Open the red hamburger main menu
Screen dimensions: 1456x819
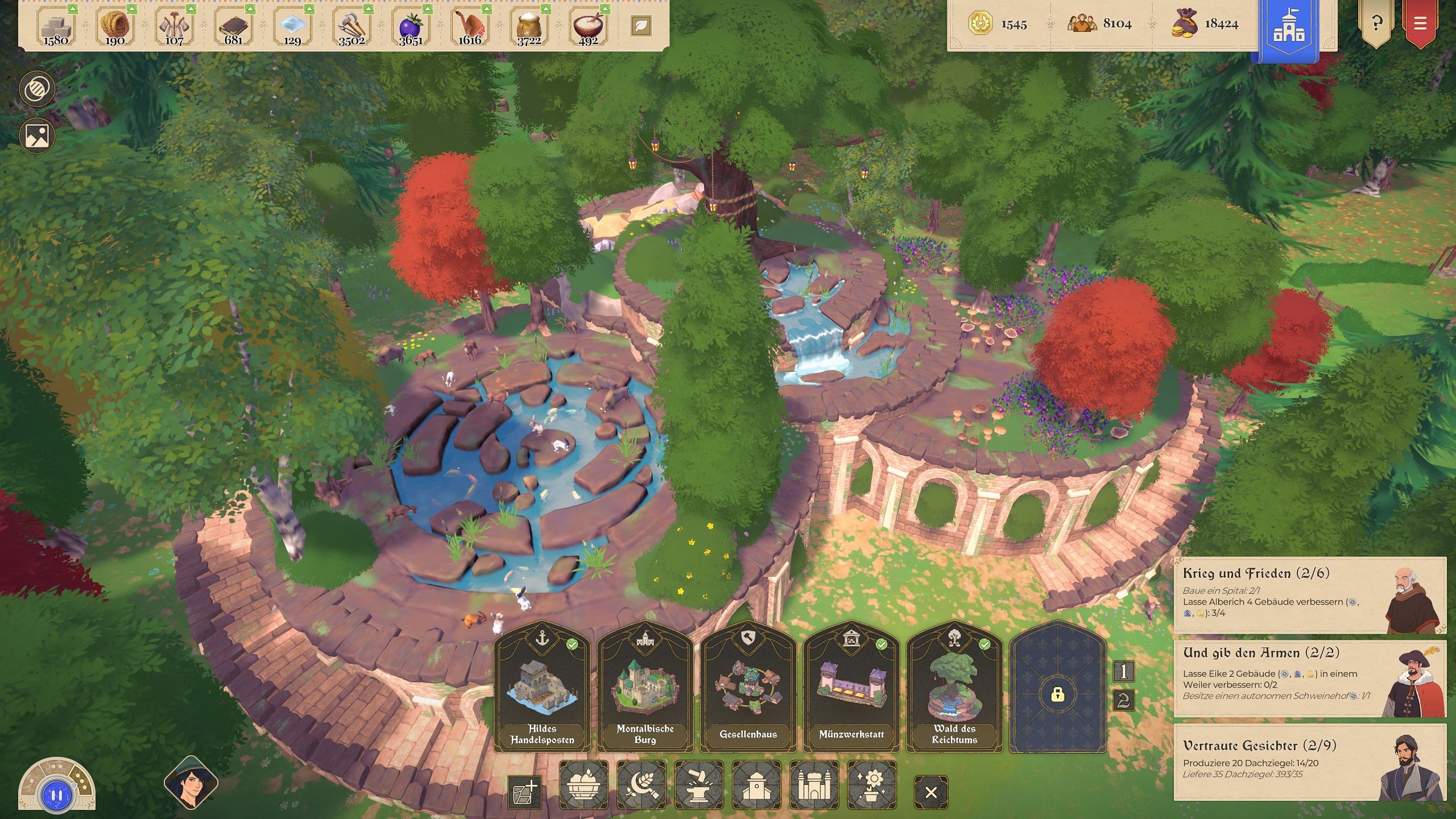[x=1420, y=24]
